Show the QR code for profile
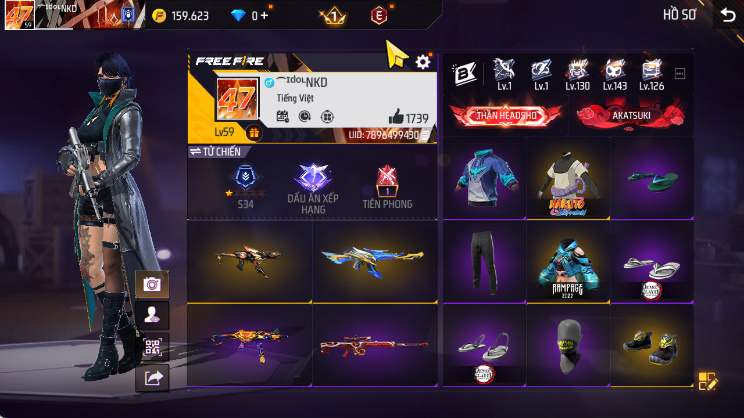 tap(152, 347)
